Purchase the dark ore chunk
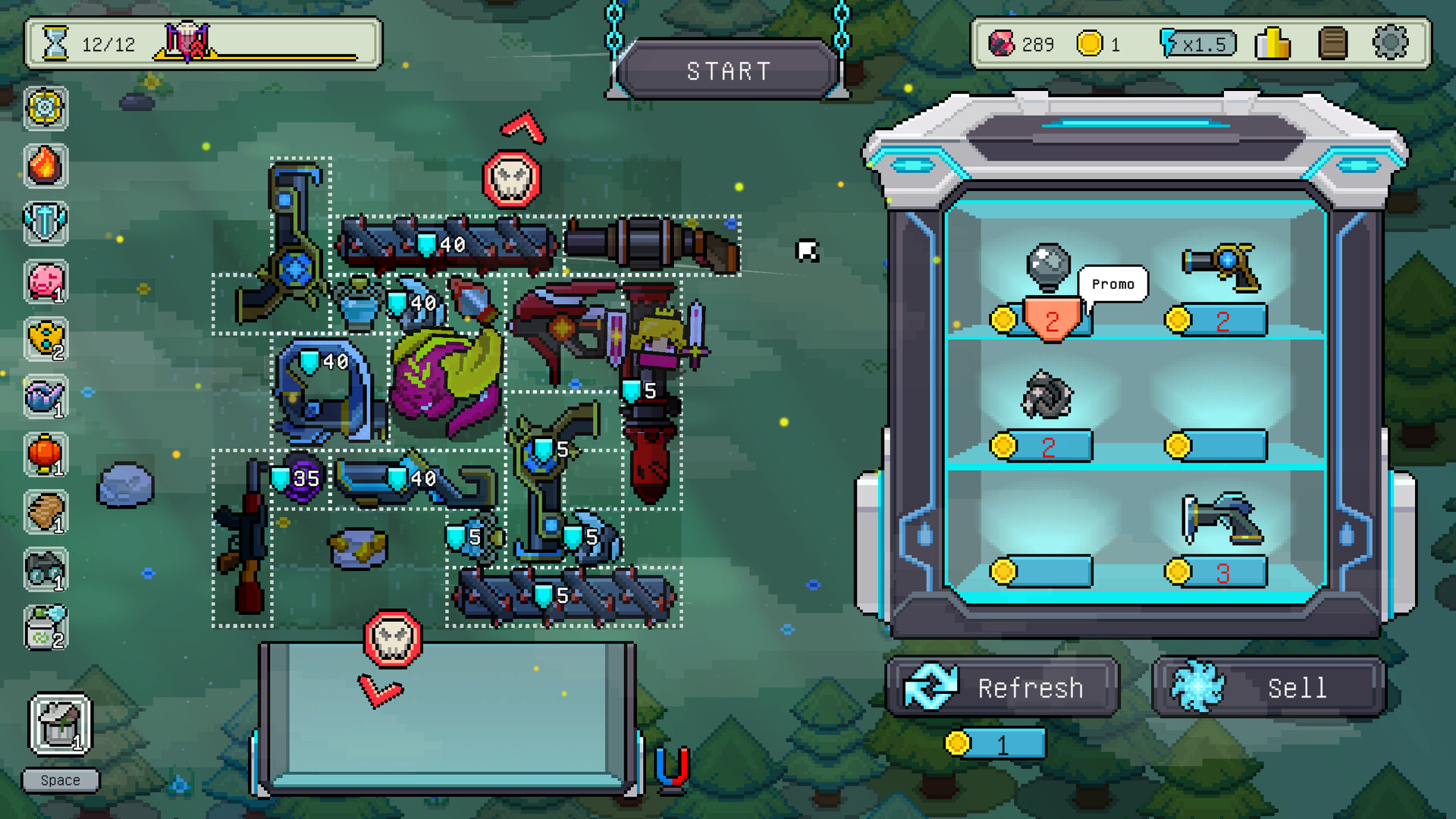The image size is (1456, 819). (1046, 395)
